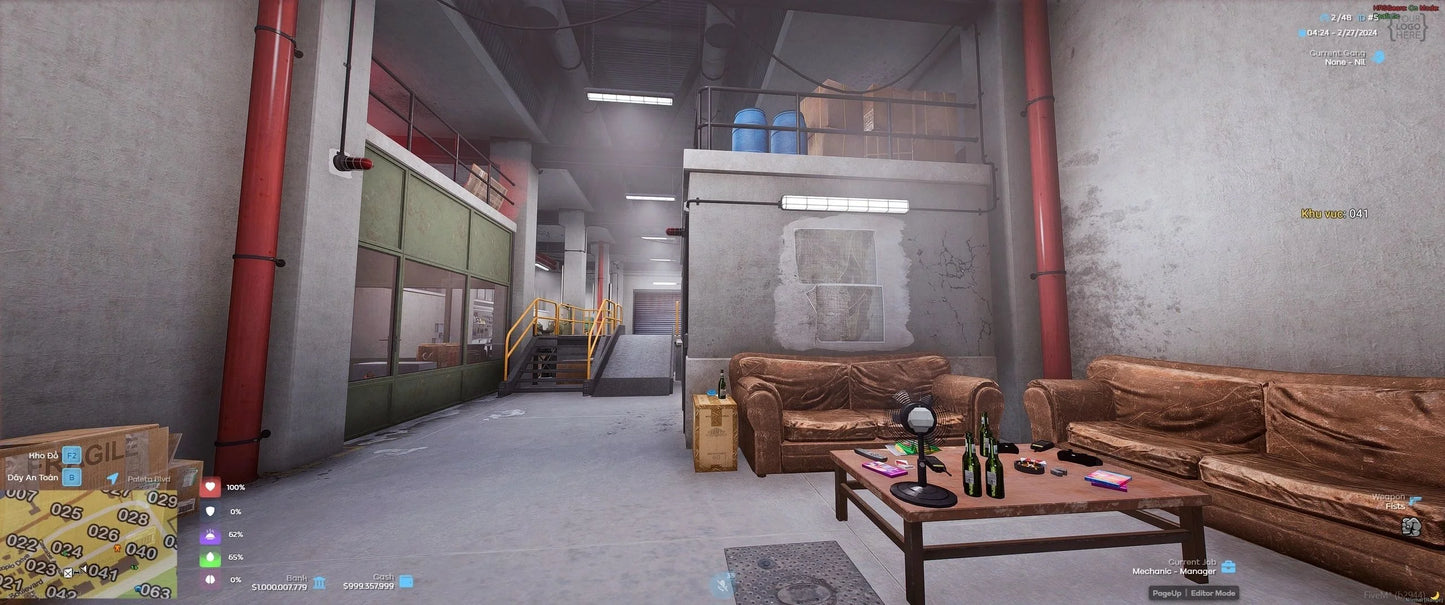The height and width of the screenshot is (605, 1445).
Task: Click the green water drop thirst icon
Action: click(x=210, y=557)
